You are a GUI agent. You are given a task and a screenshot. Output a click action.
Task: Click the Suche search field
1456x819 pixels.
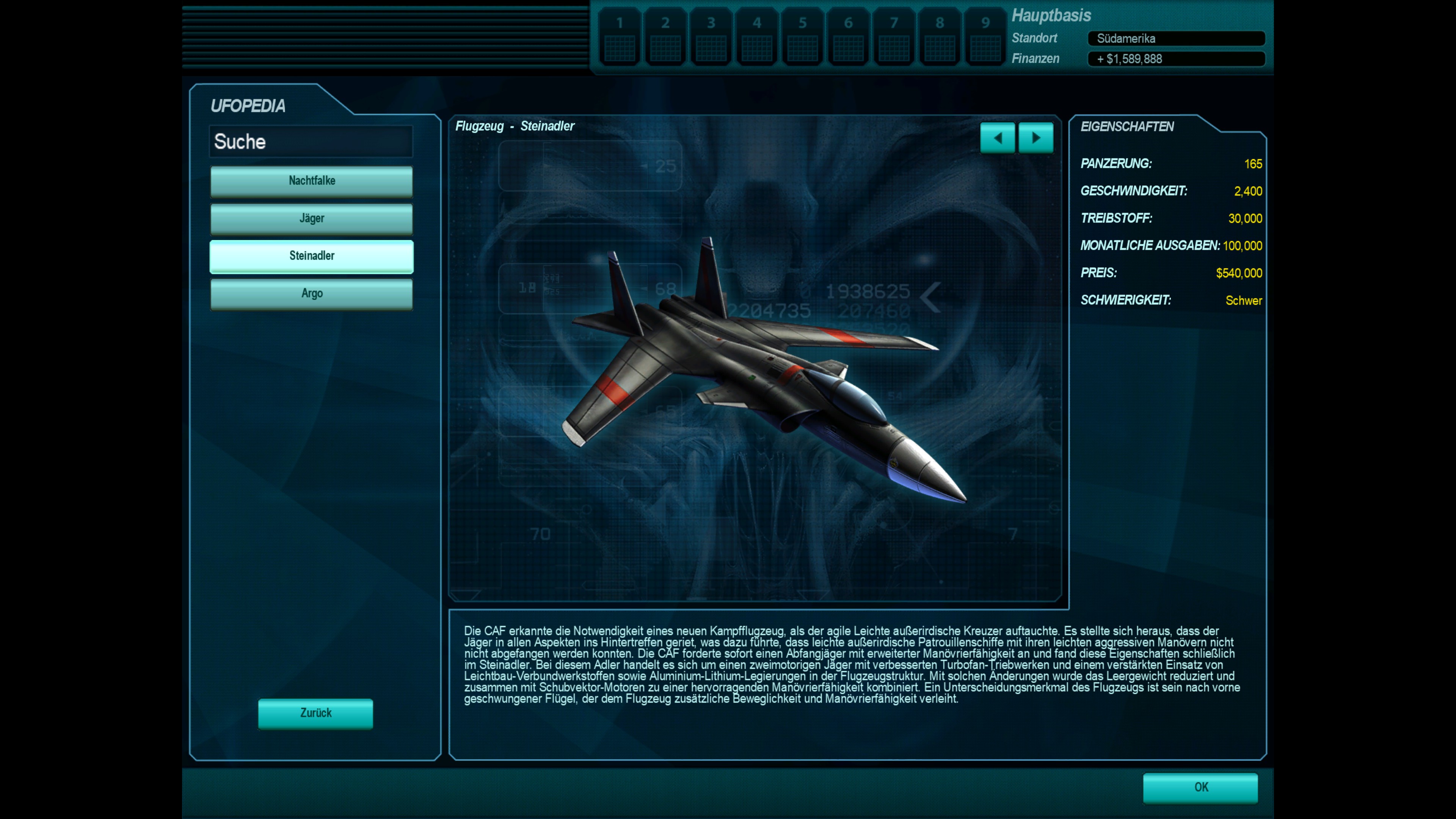pos(311,141)
